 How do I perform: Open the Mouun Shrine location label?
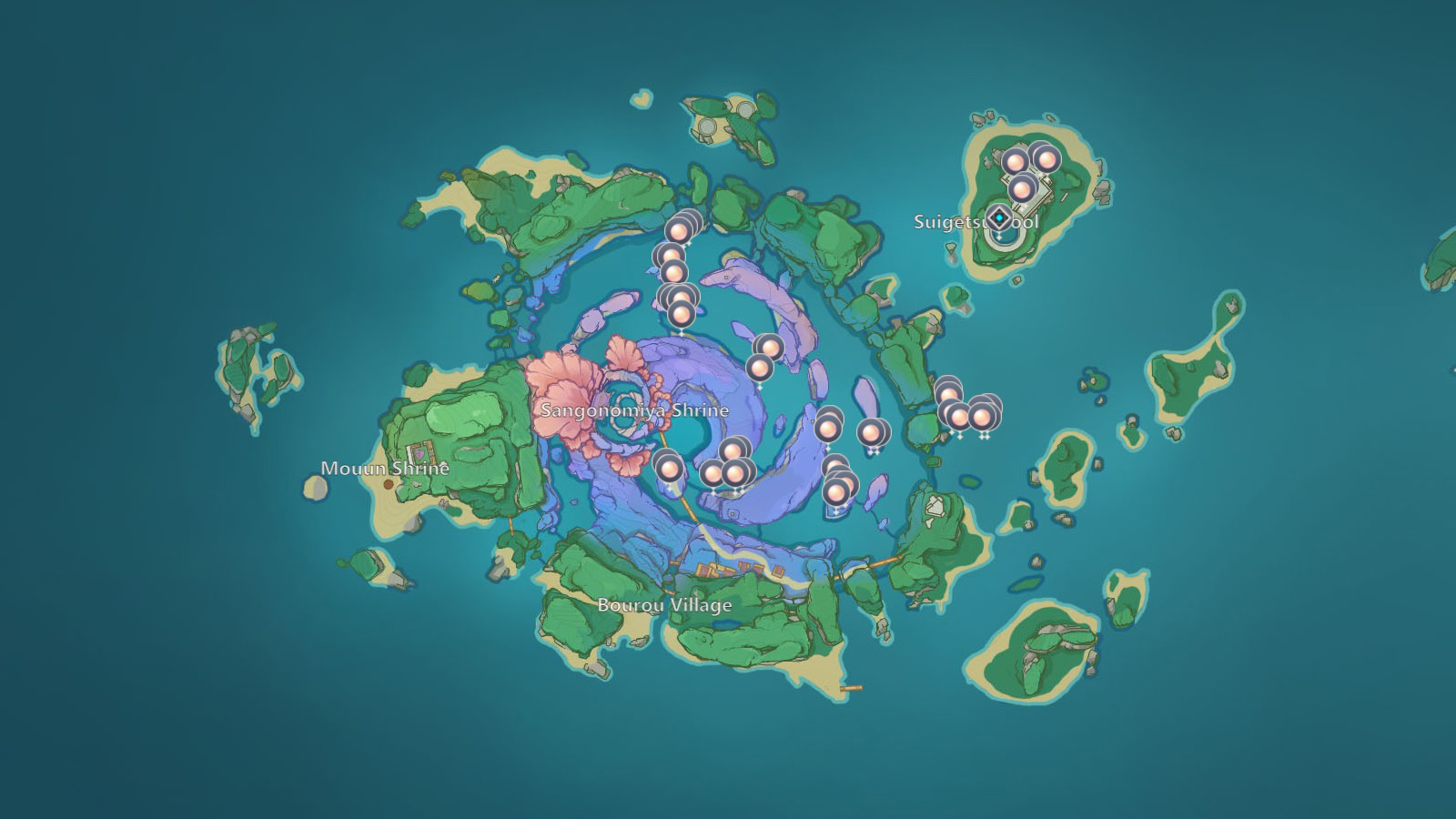click(x=386, y=468)
